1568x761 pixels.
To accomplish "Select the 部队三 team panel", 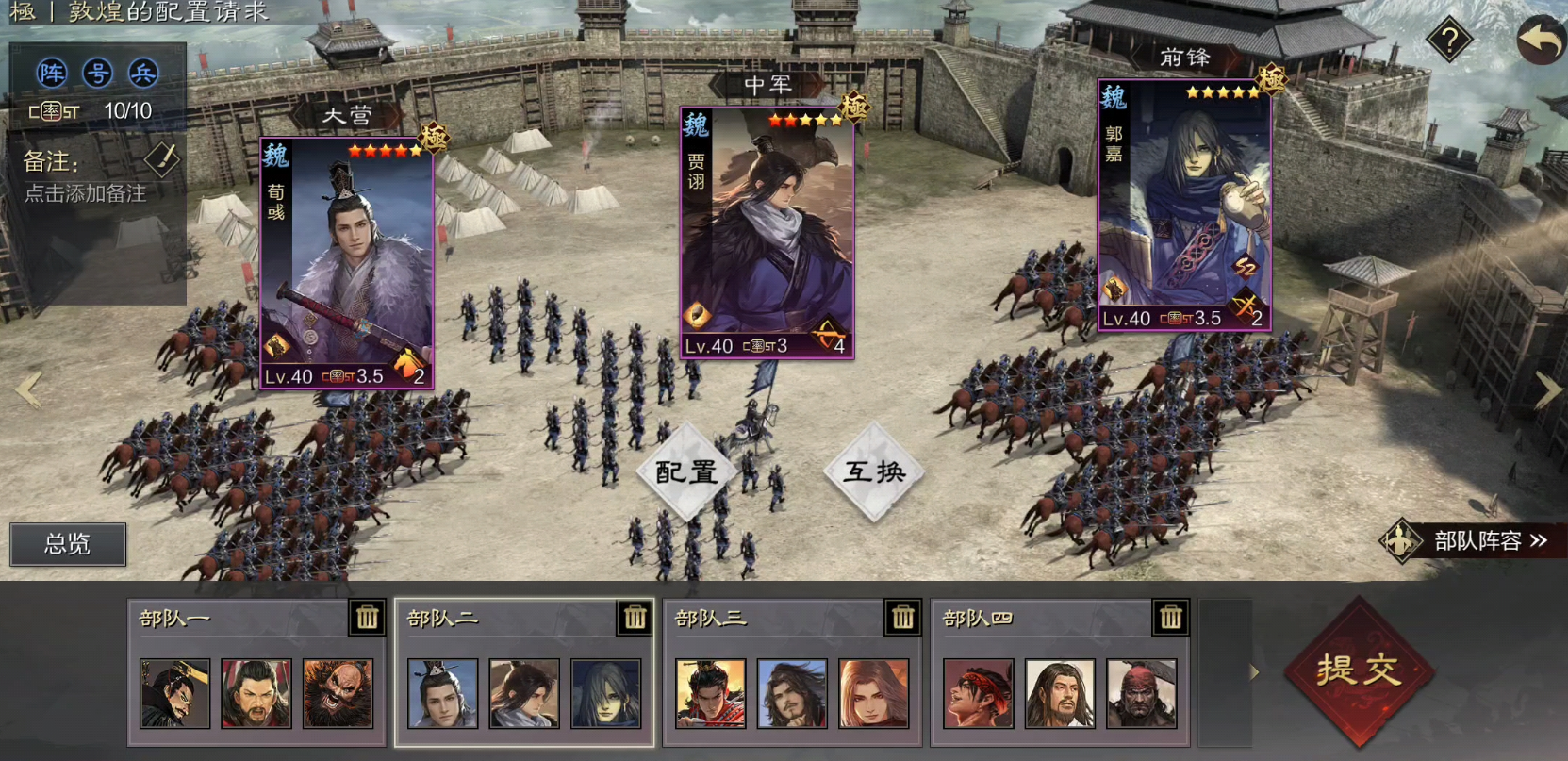I will pos(792,671).
